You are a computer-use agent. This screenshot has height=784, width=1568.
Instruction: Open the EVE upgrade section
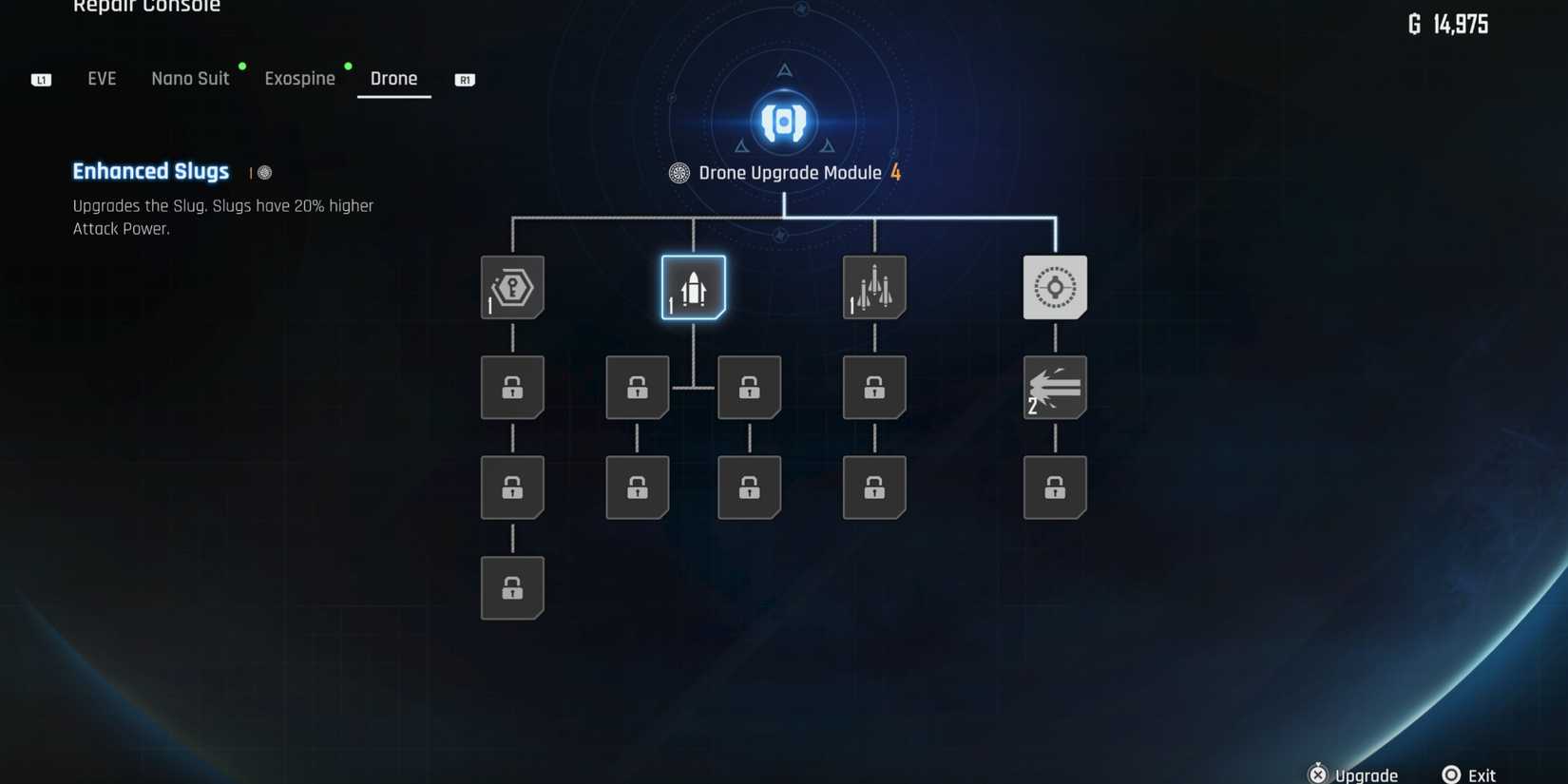(x=102, y=78)
